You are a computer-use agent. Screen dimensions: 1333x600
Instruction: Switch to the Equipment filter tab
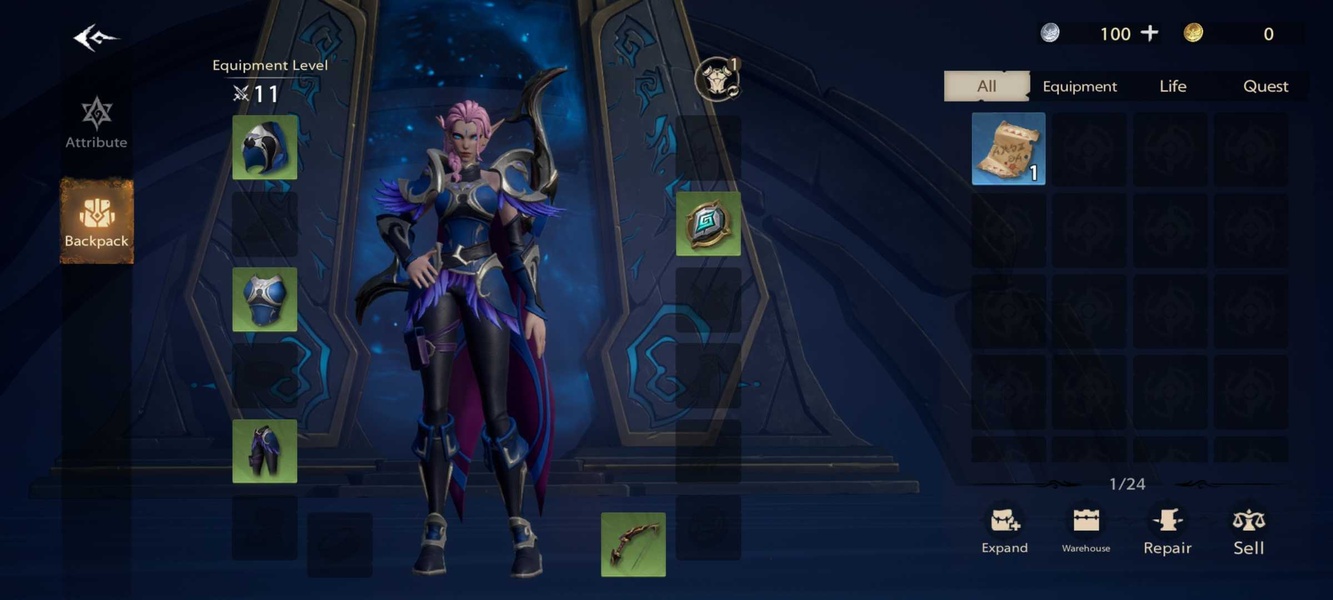pos(1080,86)
